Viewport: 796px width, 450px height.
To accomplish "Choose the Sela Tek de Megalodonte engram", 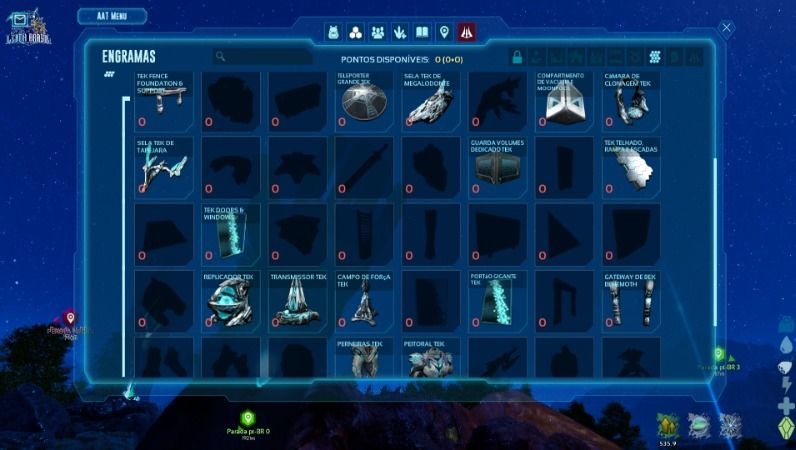I will pos(430,100).
